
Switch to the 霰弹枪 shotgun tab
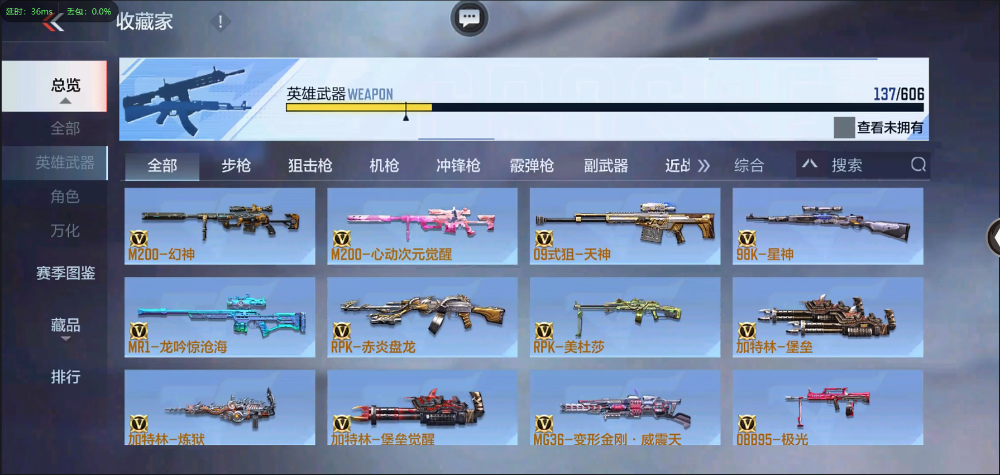(x=532, y=166)
